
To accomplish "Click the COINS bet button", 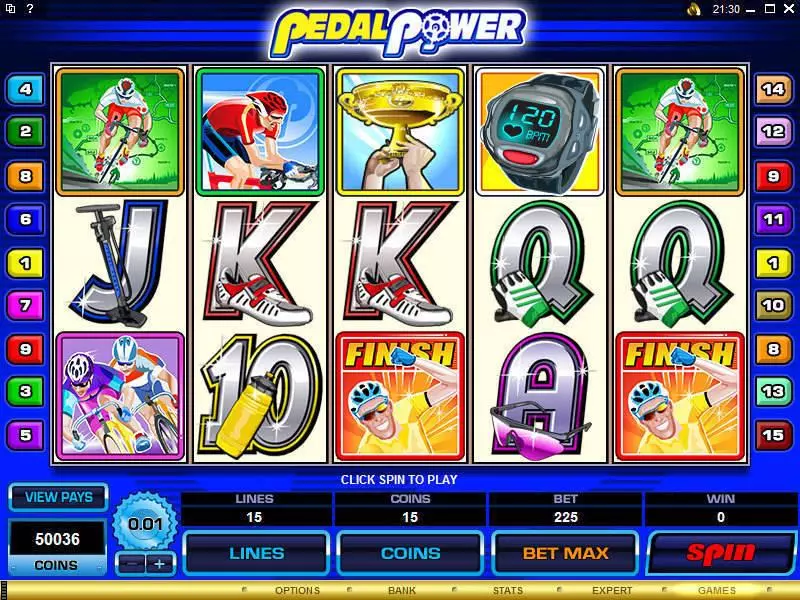I will [x=410, y=552].
